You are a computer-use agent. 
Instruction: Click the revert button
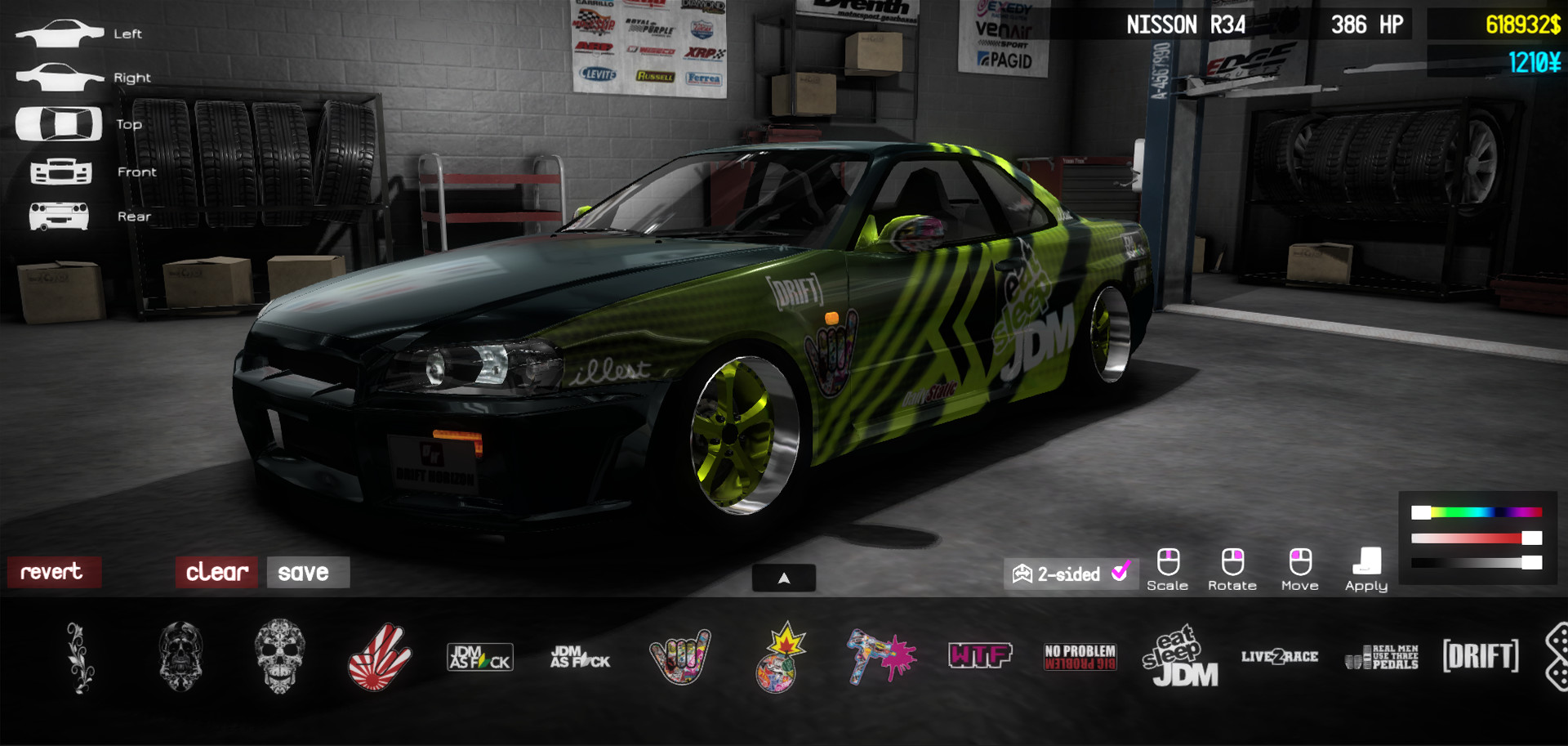click(54, 572)
